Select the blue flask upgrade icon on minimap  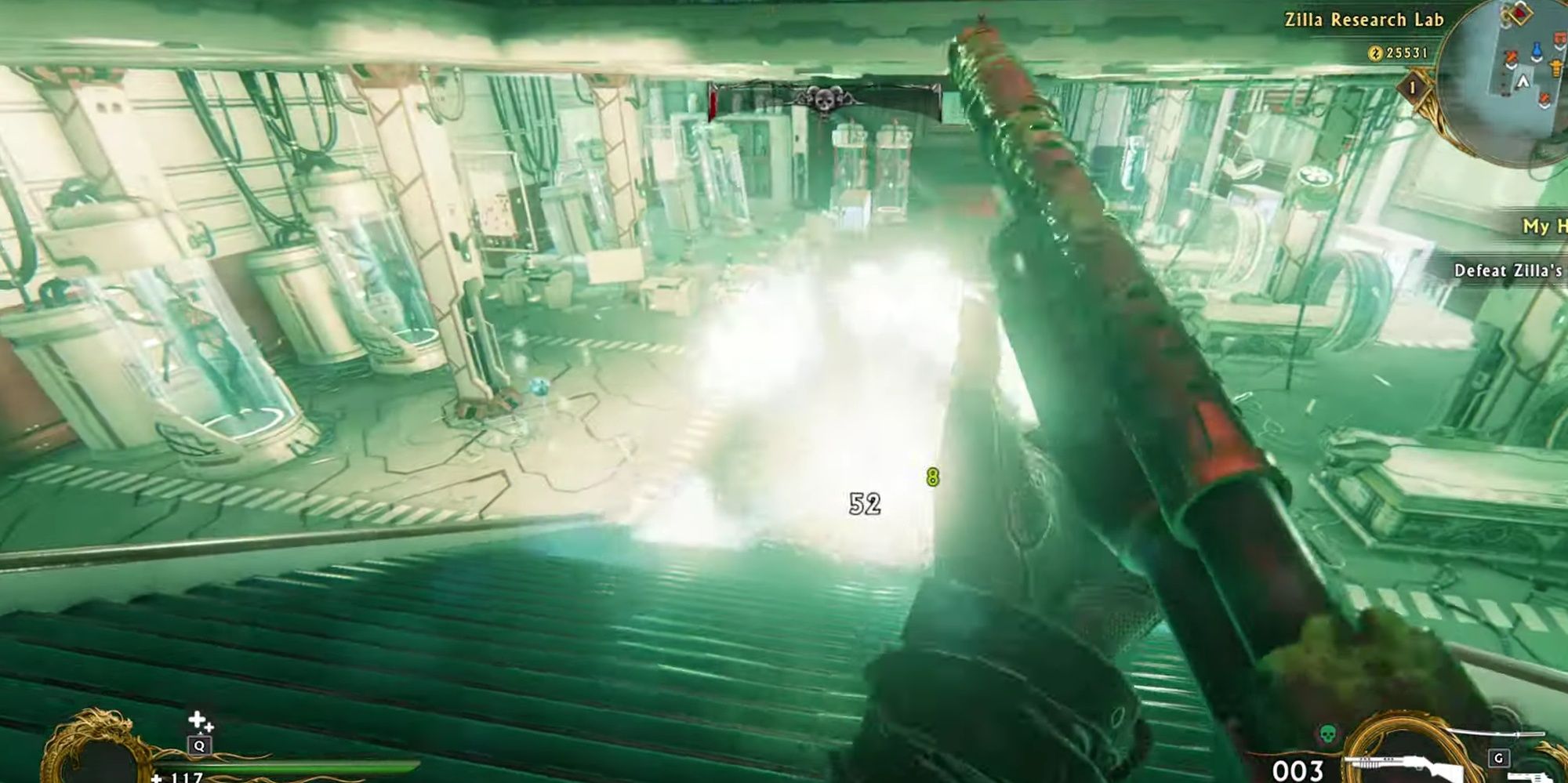[x=1537, y=50]
